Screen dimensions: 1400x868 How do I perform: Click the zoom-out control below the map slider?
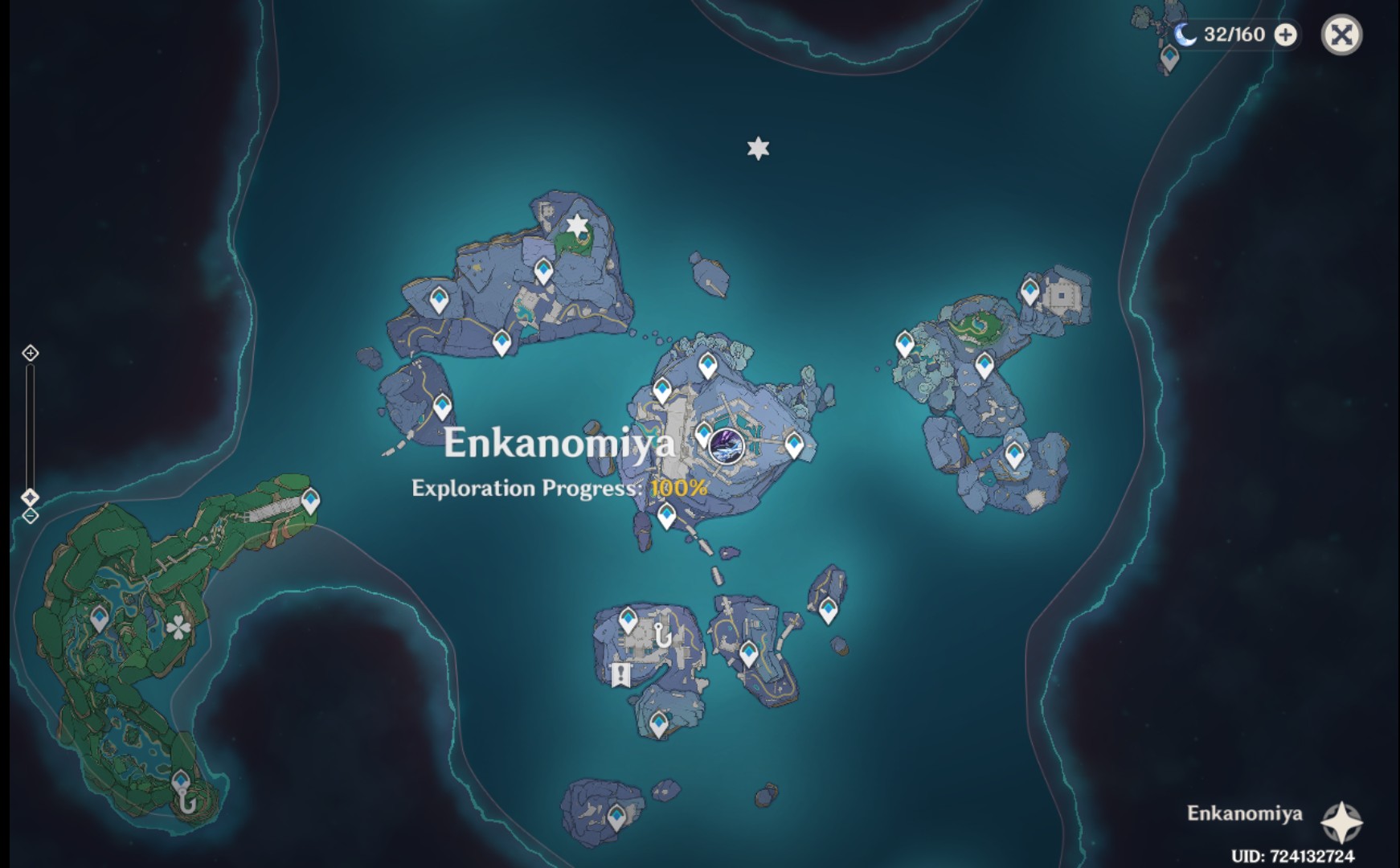point(32,517)
